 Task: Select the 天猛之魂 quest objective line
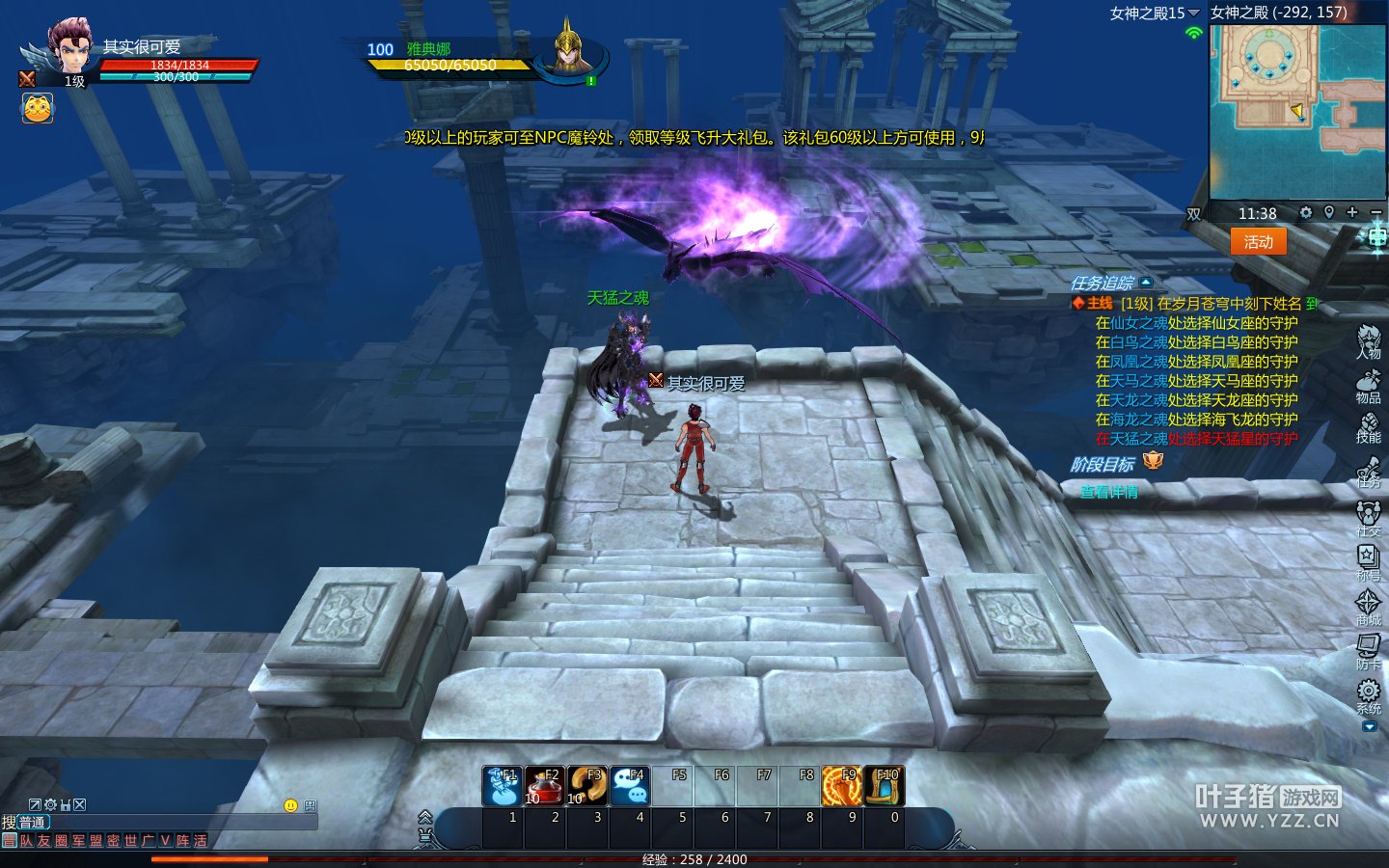coord(1196,439)
